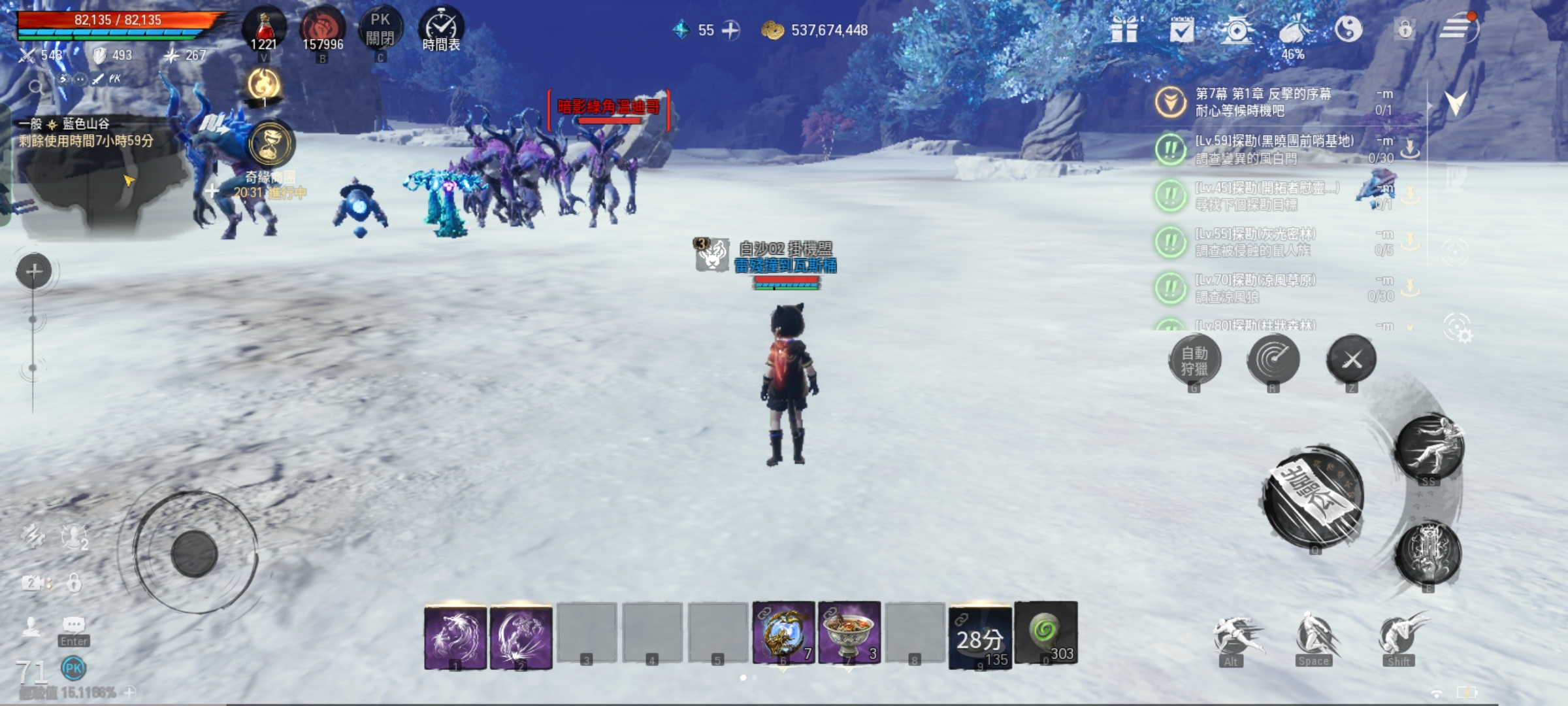The height and width of the screenshot is (706, 1568).
Task: Open the 時間表 schedule clock icon
Action: pyautogui.click(x=442, y=27)
